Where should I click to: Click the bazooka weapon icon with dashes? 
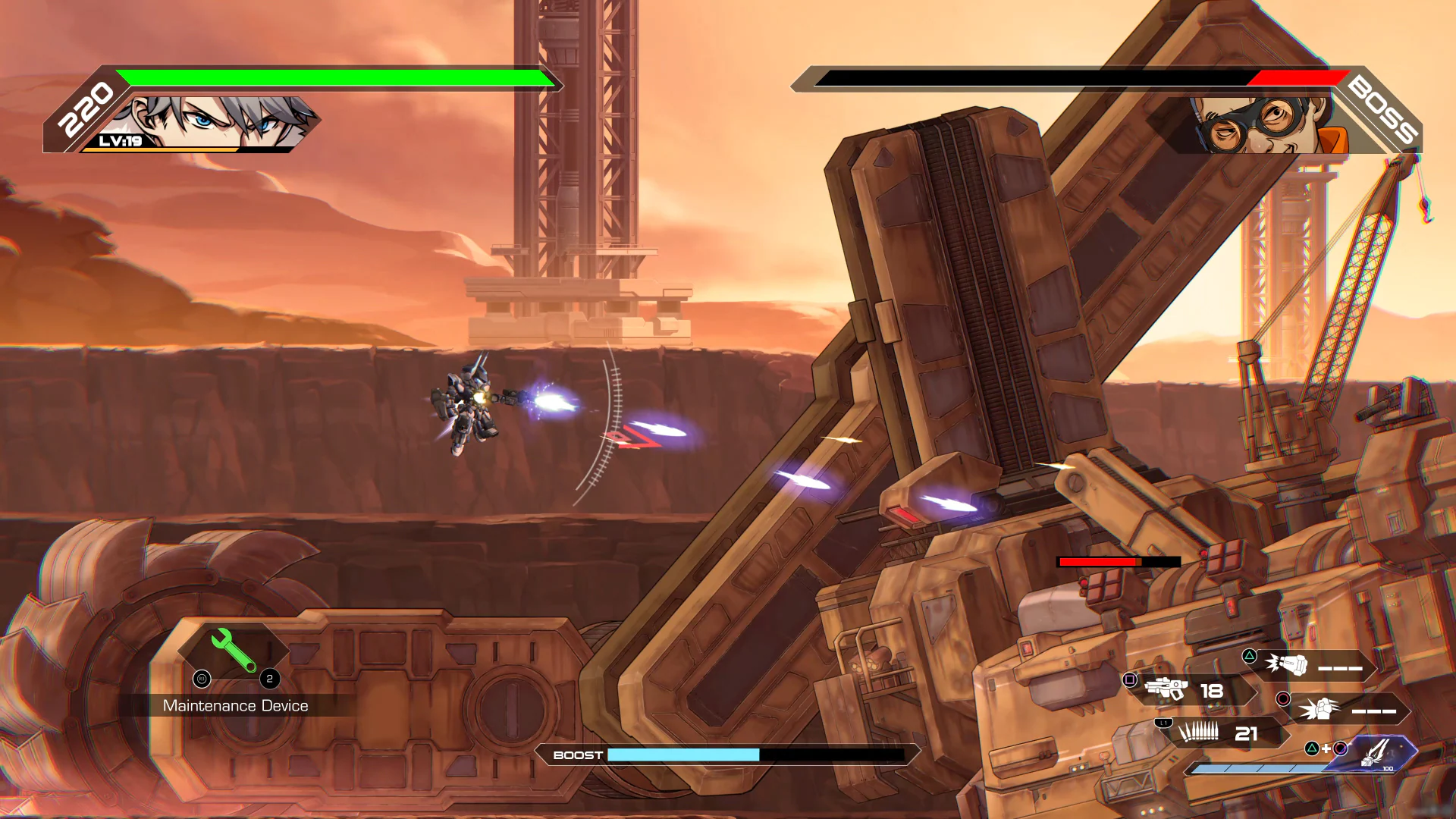[1287, 664]
